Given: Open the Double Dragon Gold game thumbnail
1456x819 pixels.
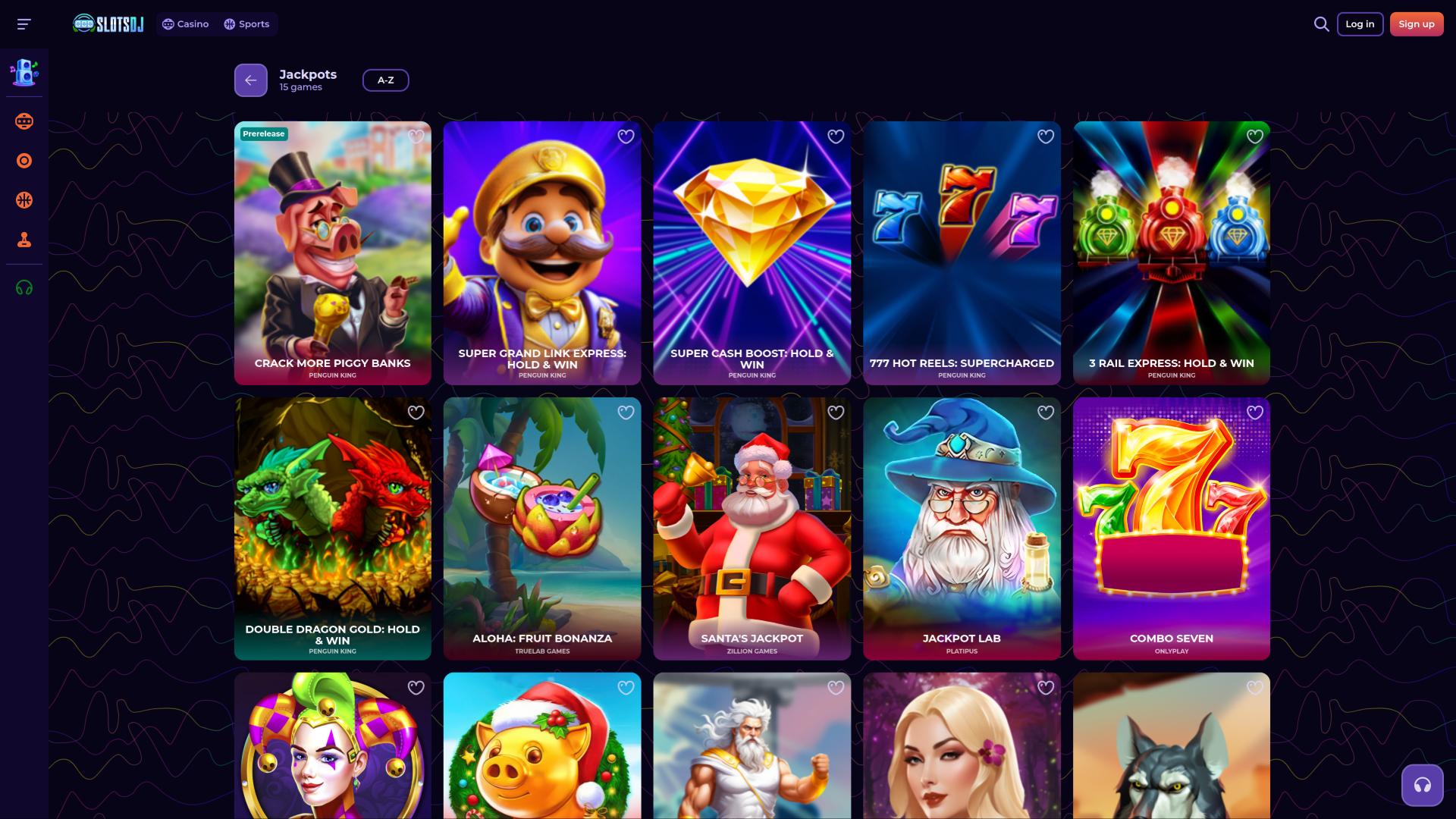Looking at the screenshot, I should (332, 529).
